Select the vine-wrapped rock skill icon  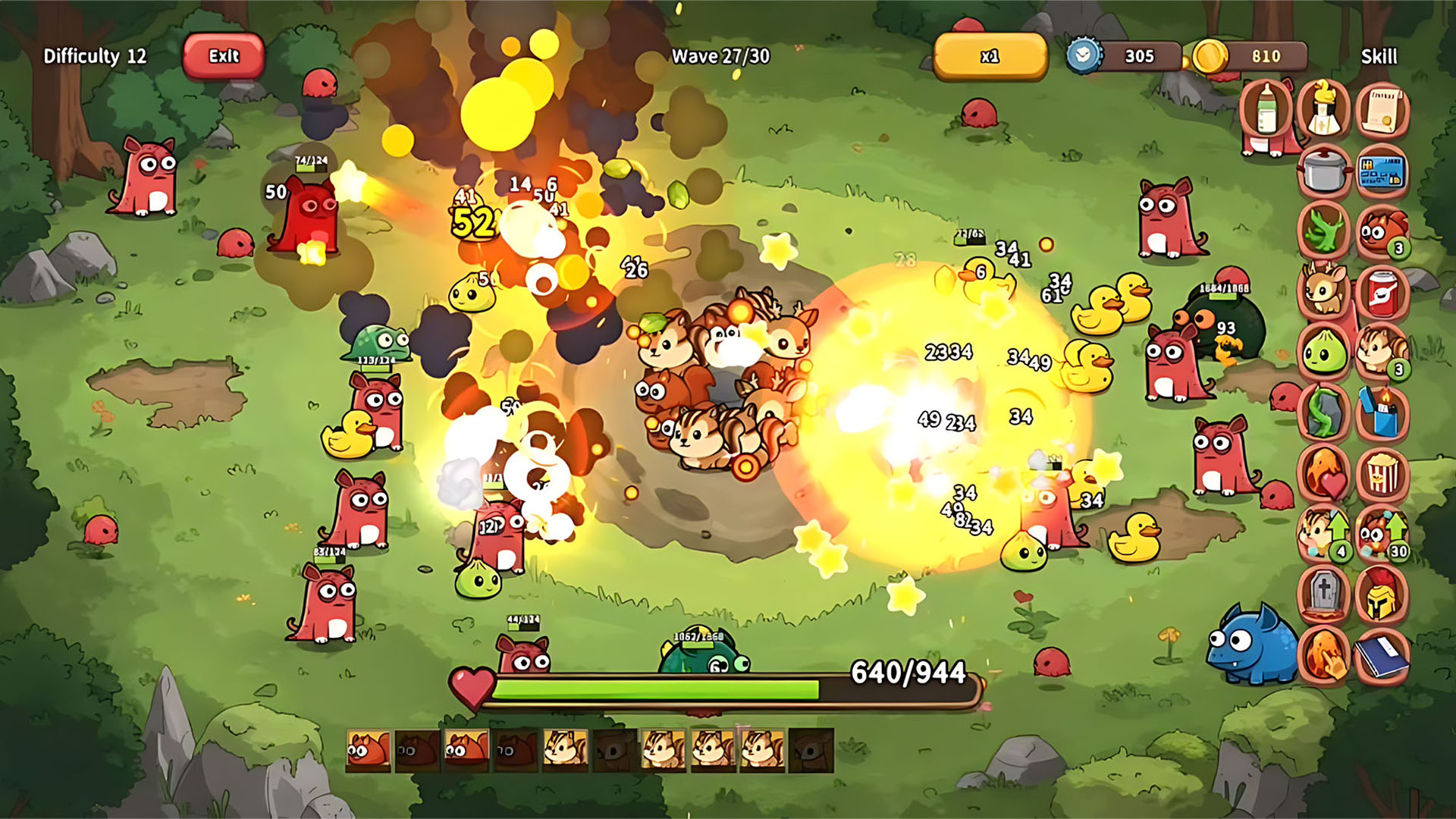(1323, 413)
